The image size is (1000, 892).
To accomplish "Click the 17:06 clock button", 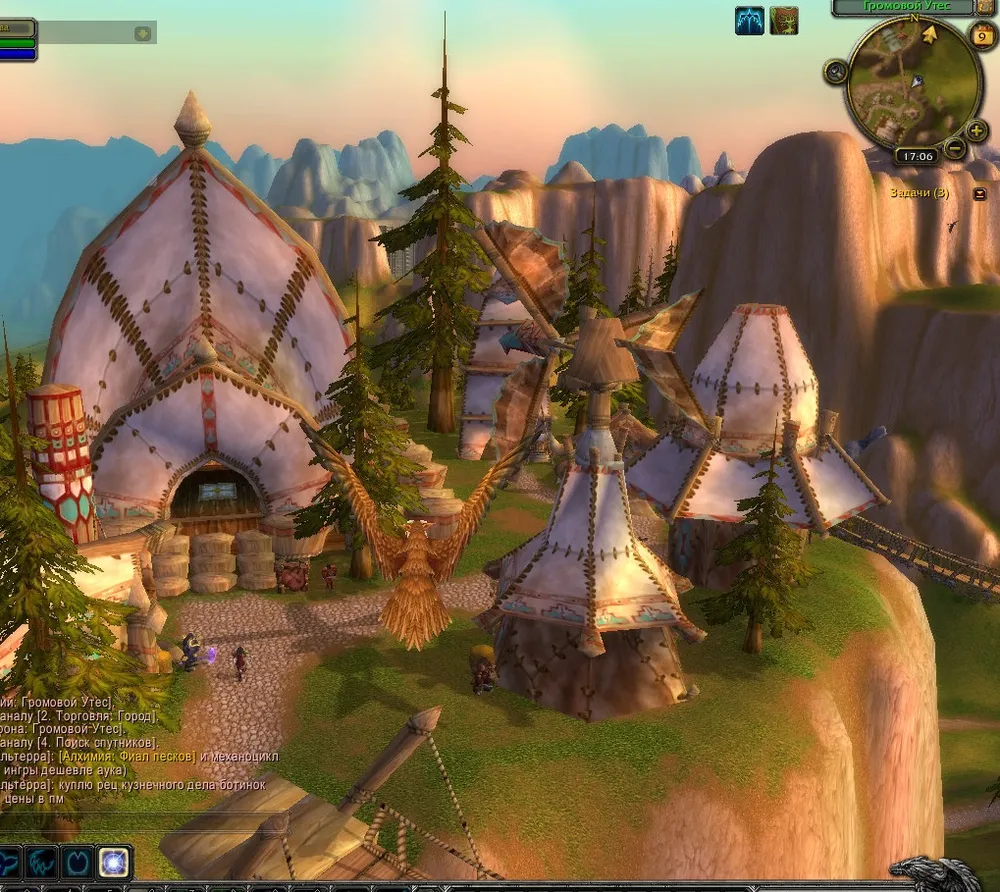I will click(x=916, y=157).
